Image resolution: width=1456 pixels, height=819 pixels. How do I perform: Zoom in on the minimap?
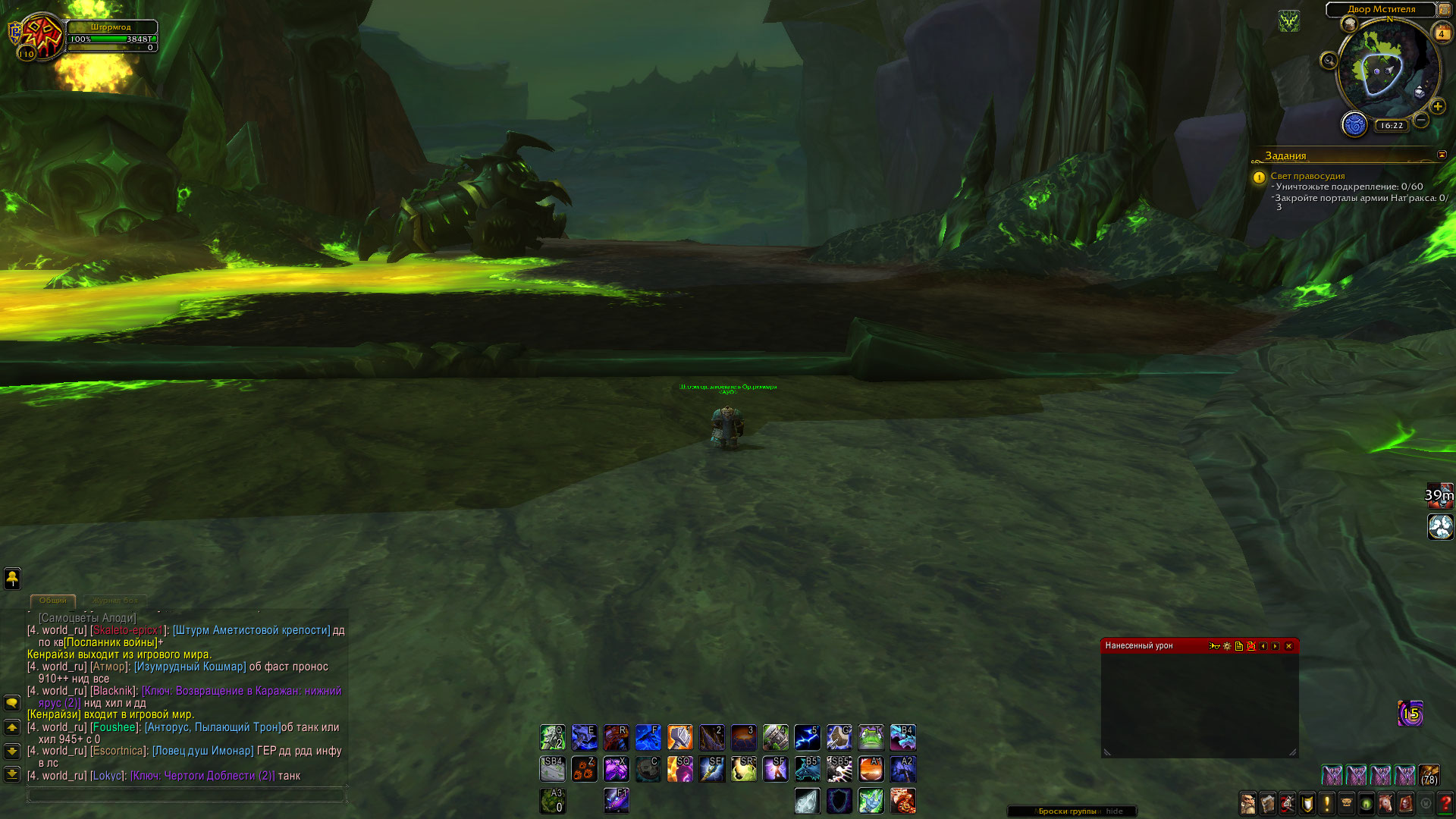[1438, 106]
